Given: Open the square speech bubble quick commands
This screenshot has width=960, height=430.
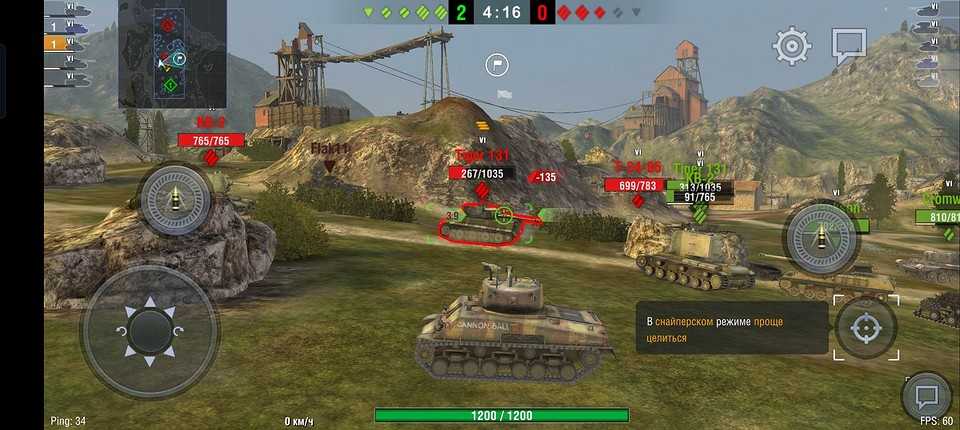Looking at the screenshot, I should [849, 45].
